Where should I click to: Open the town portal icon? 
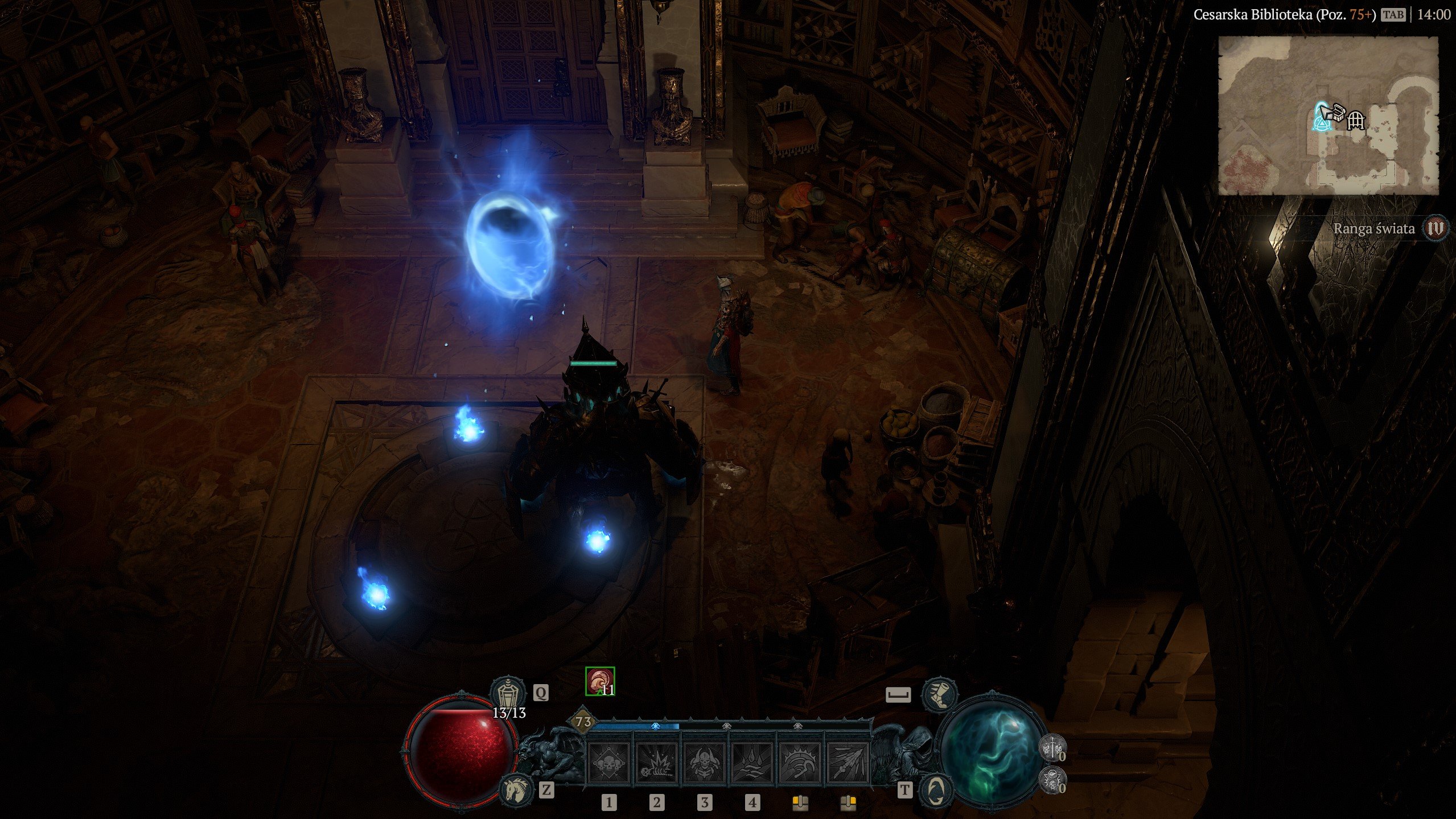(x=938, y=789)
